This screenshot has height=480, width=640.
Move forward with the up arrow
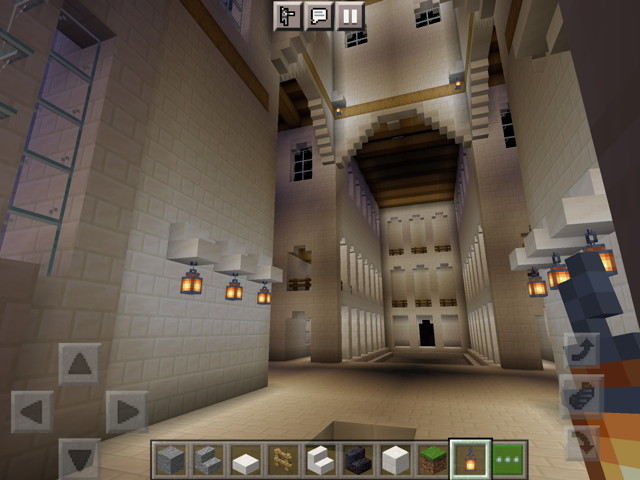(x=80, y=364)
